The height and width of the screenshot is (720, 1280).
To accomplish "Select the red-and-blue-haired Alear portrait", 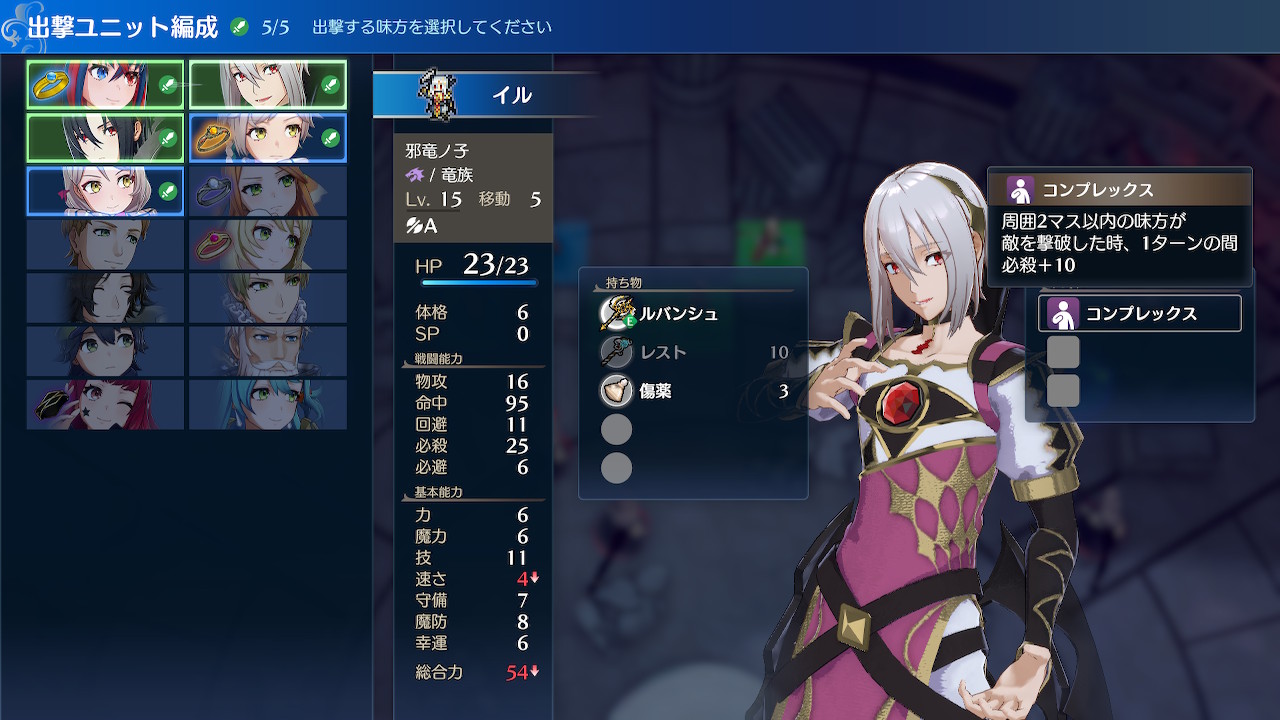I will point(105,85).
